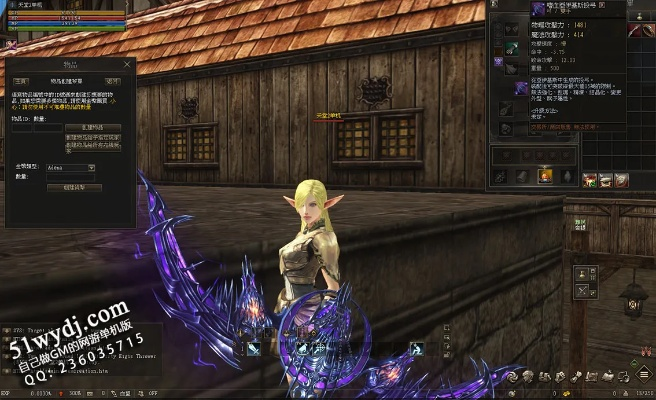The width and height of the screenshot is (656, 400).
Task: Close the item creation window
Action: (x=126, y=62)
